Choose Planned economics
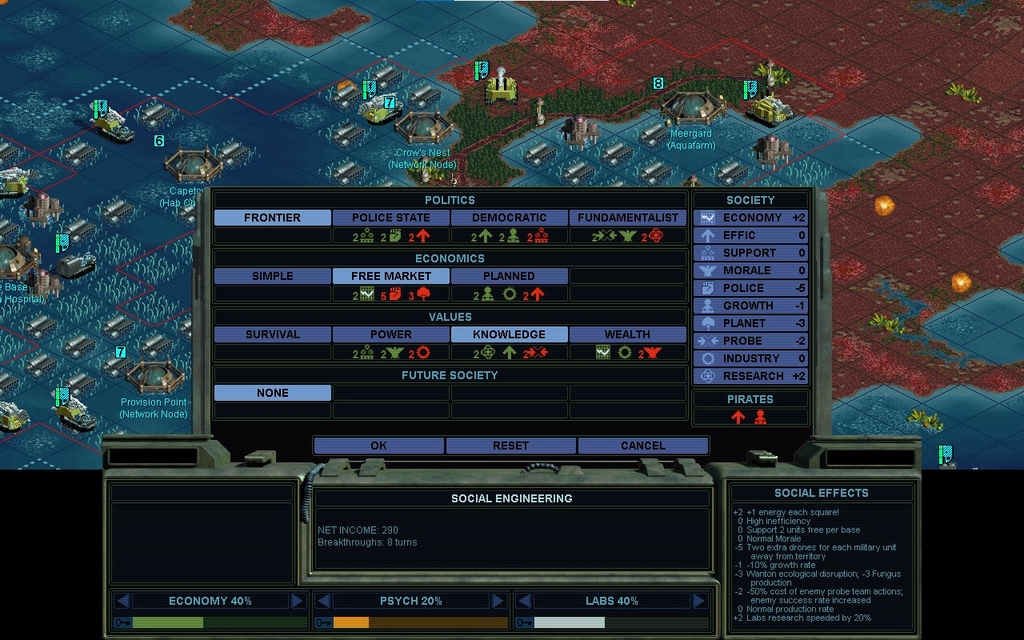1024x640 pixels. pos(509,276)
